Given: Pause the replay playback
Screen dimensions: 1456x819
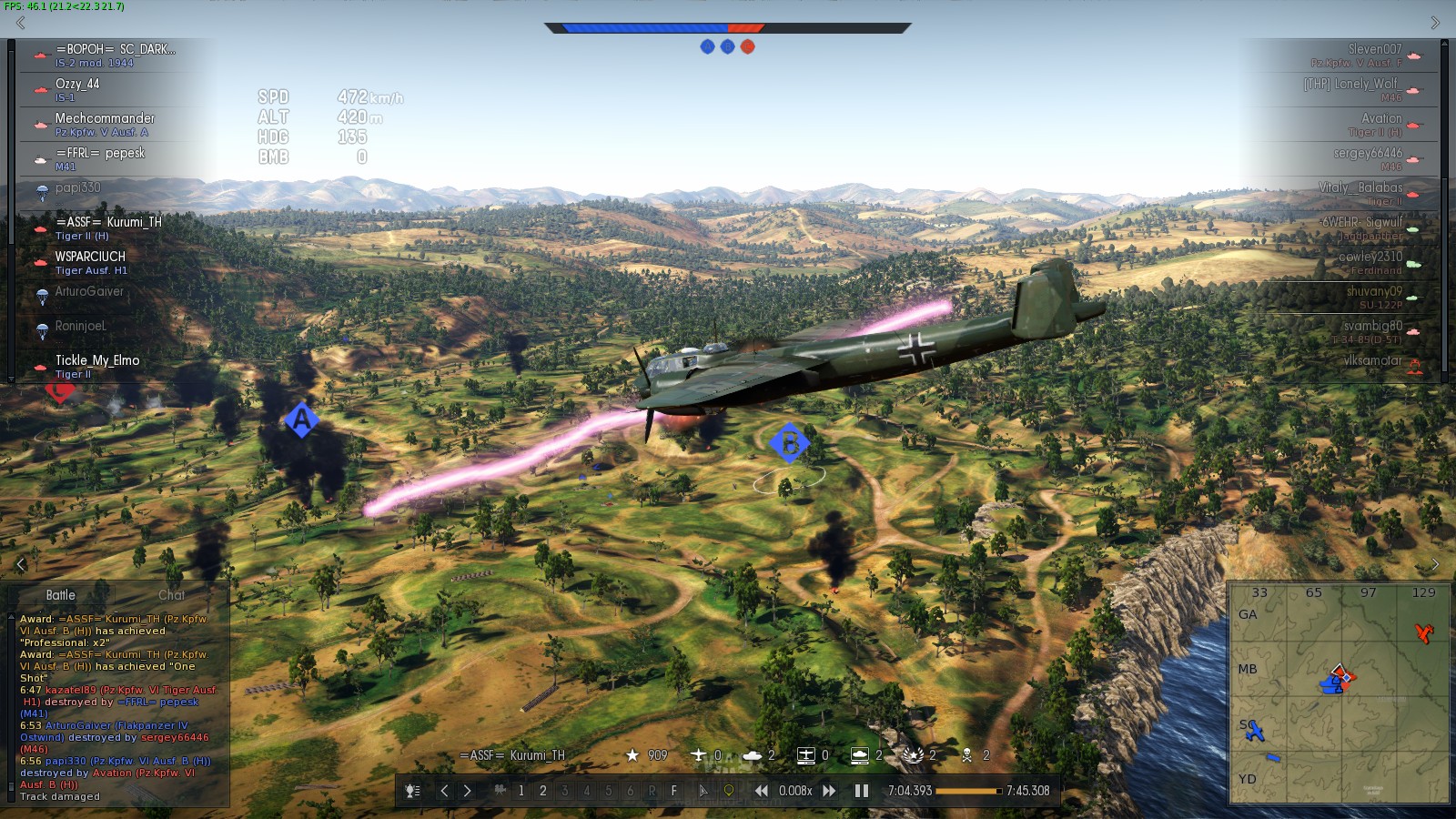Looking at the screenshot, I should pyautogui.click(x=861, y=791).
